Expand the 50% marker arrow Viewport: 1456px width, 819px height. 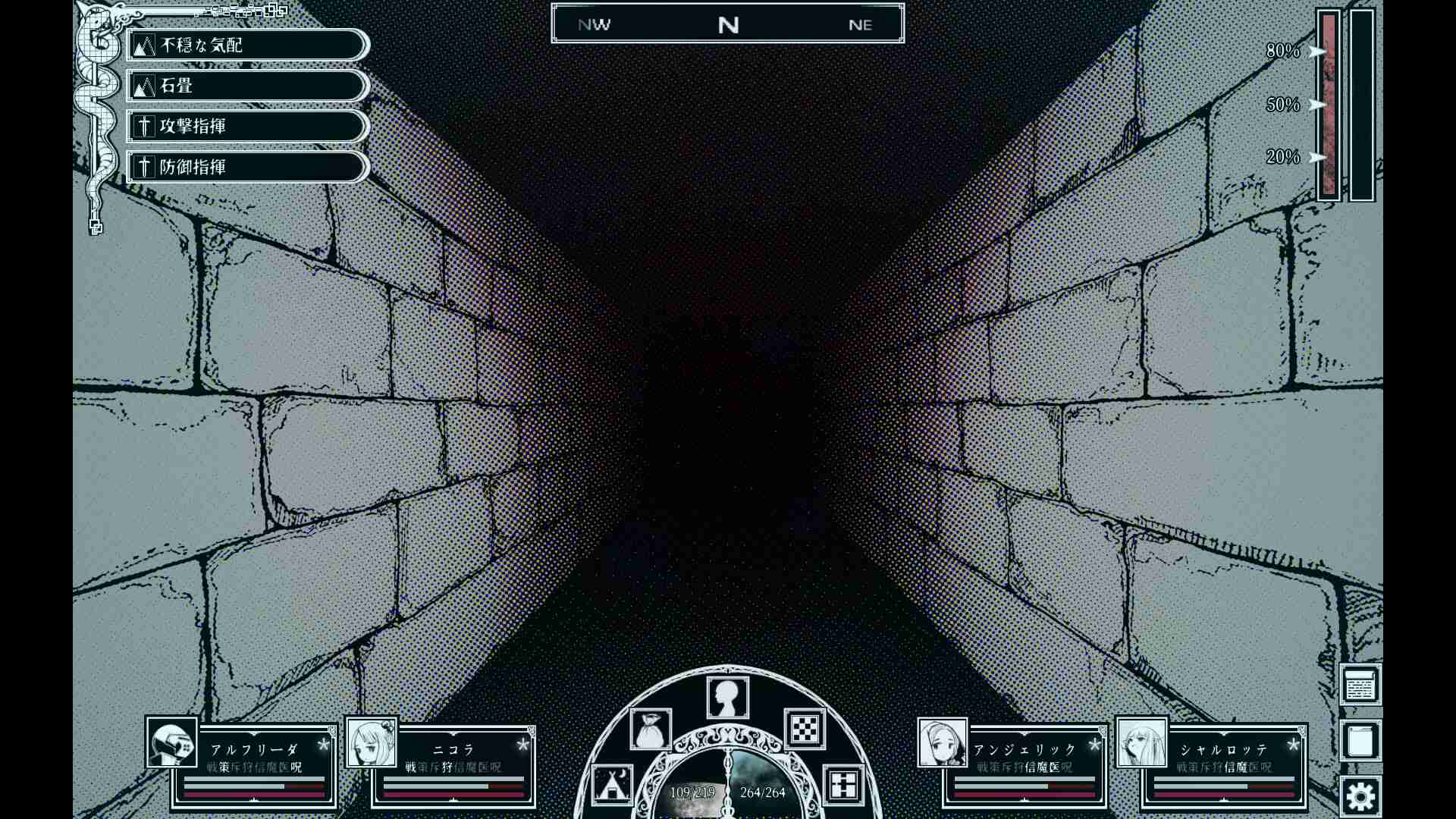1317,105
